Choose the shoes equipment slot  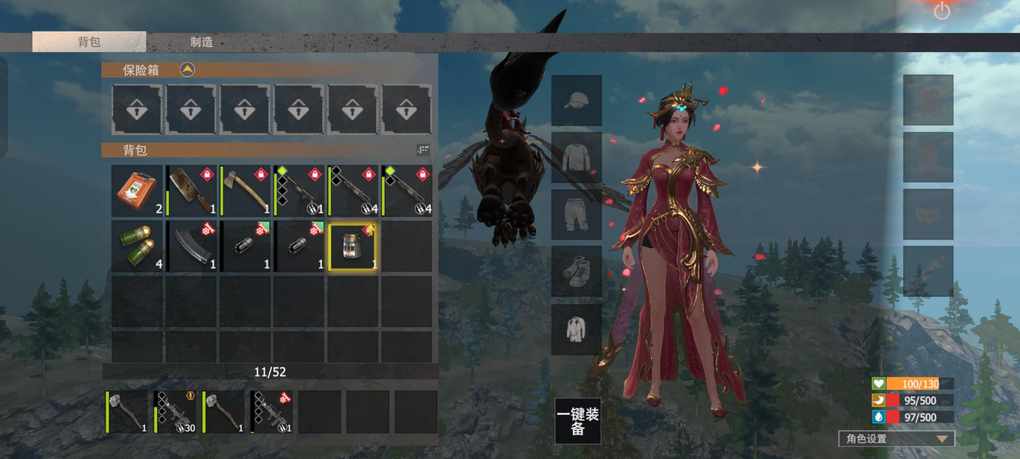click(577, 271)
